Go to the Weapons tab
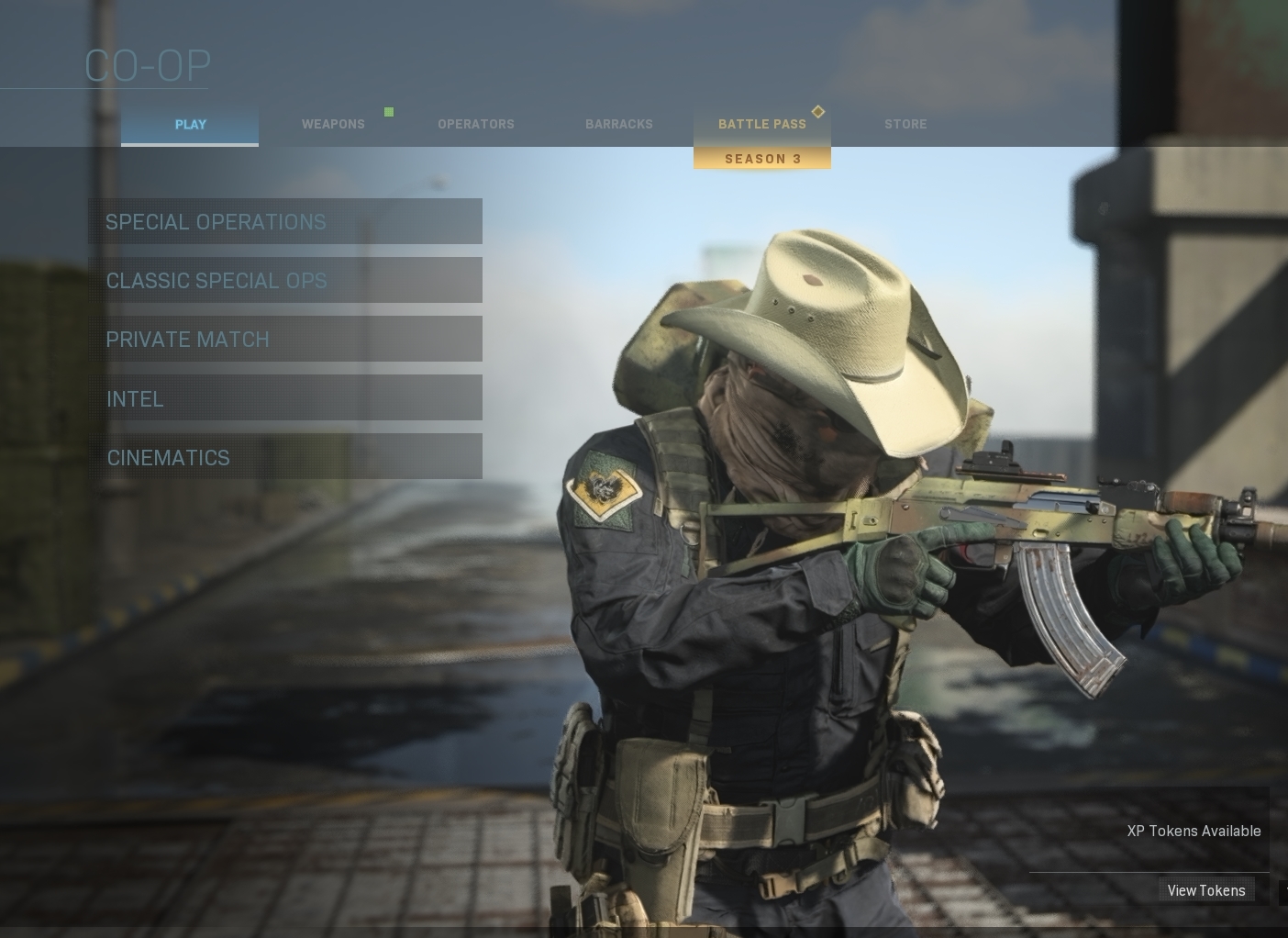1288x938 pixels. click(333, 125)
